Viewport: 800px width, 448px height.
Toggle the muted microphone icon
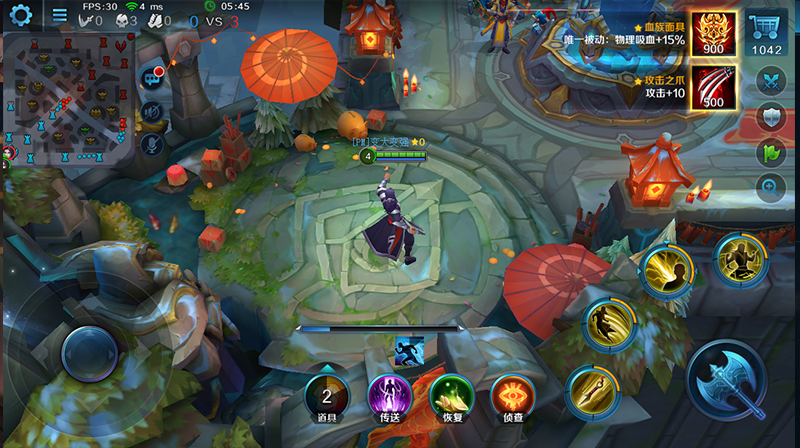coord(153,145)
